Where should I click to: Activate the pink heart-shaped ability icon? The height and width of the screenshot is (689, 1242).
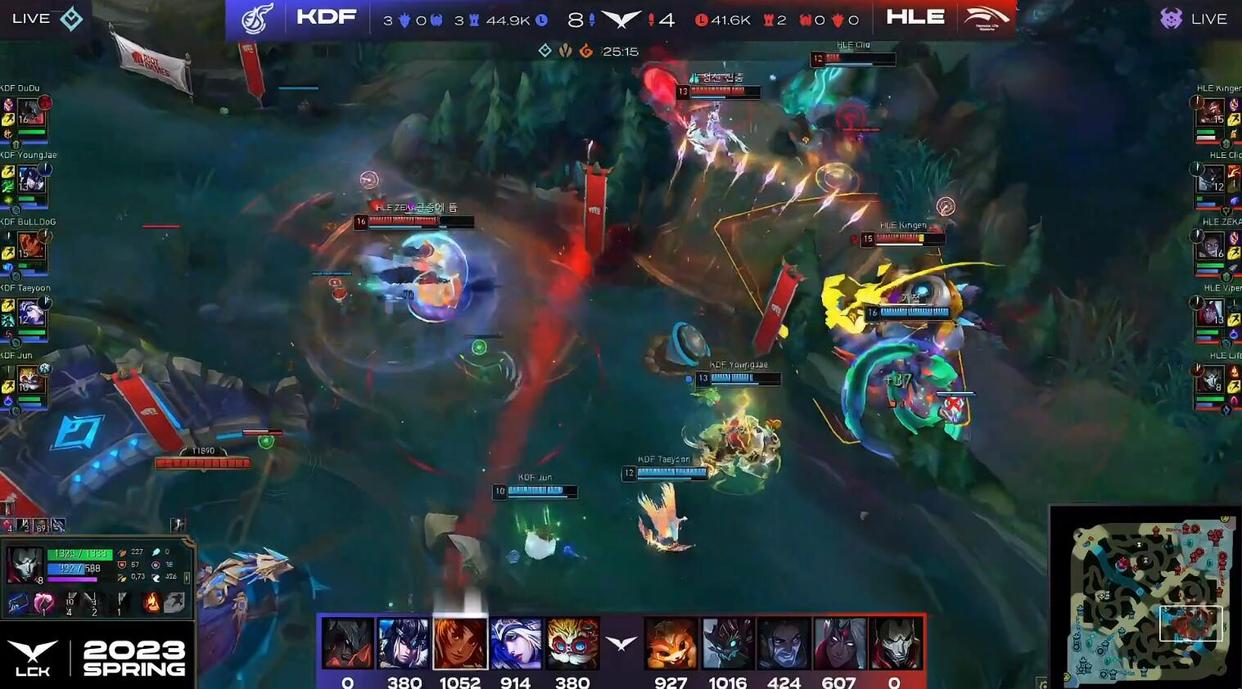(44, 603)
